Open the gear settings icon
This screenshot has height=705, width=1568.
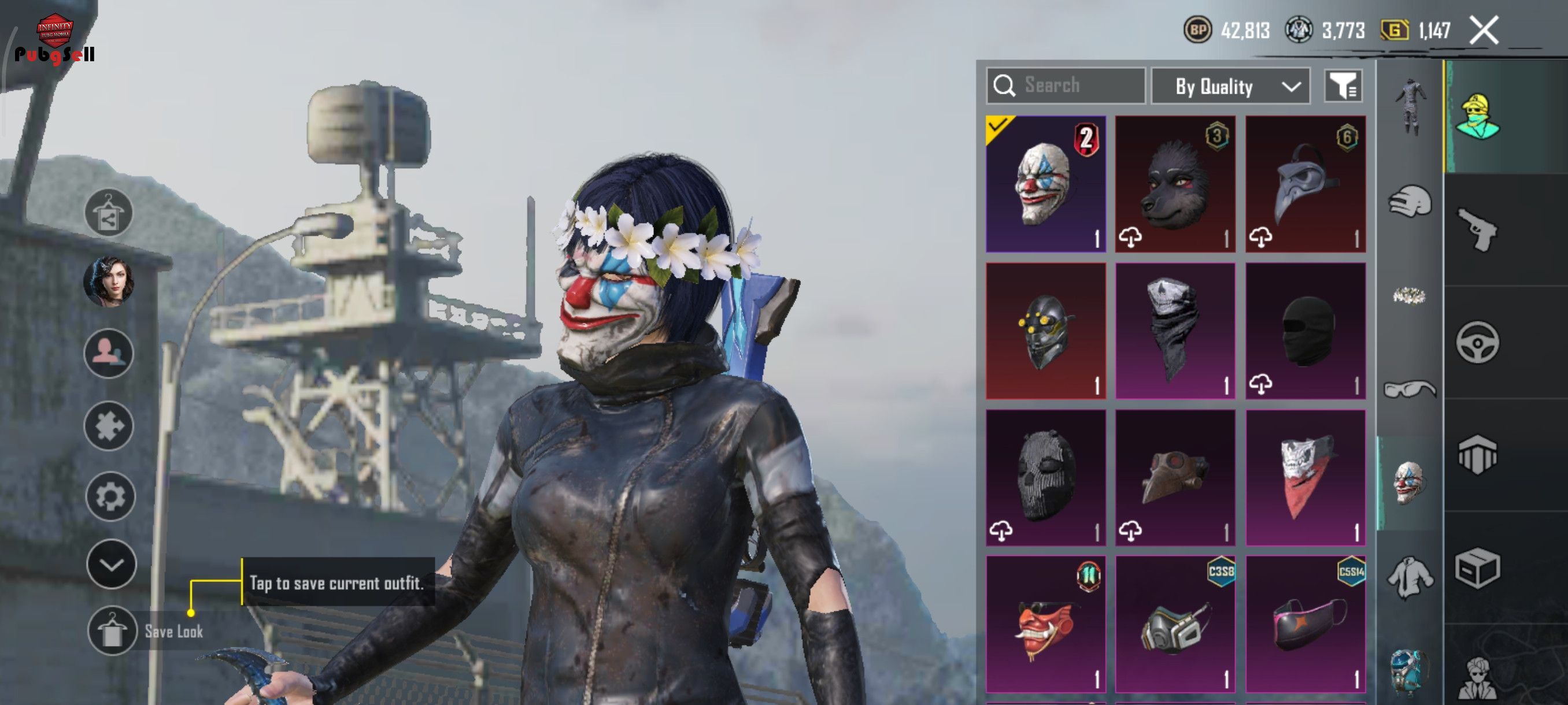coord(110,497)
